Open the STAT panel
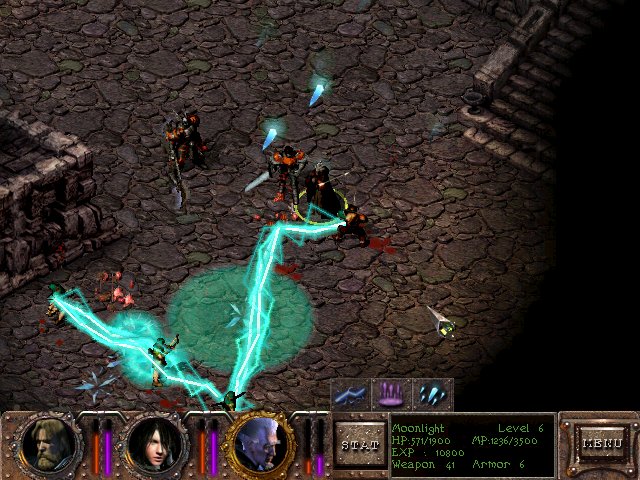The height and width of the screenshot is (480, 640). pos(358,443)
